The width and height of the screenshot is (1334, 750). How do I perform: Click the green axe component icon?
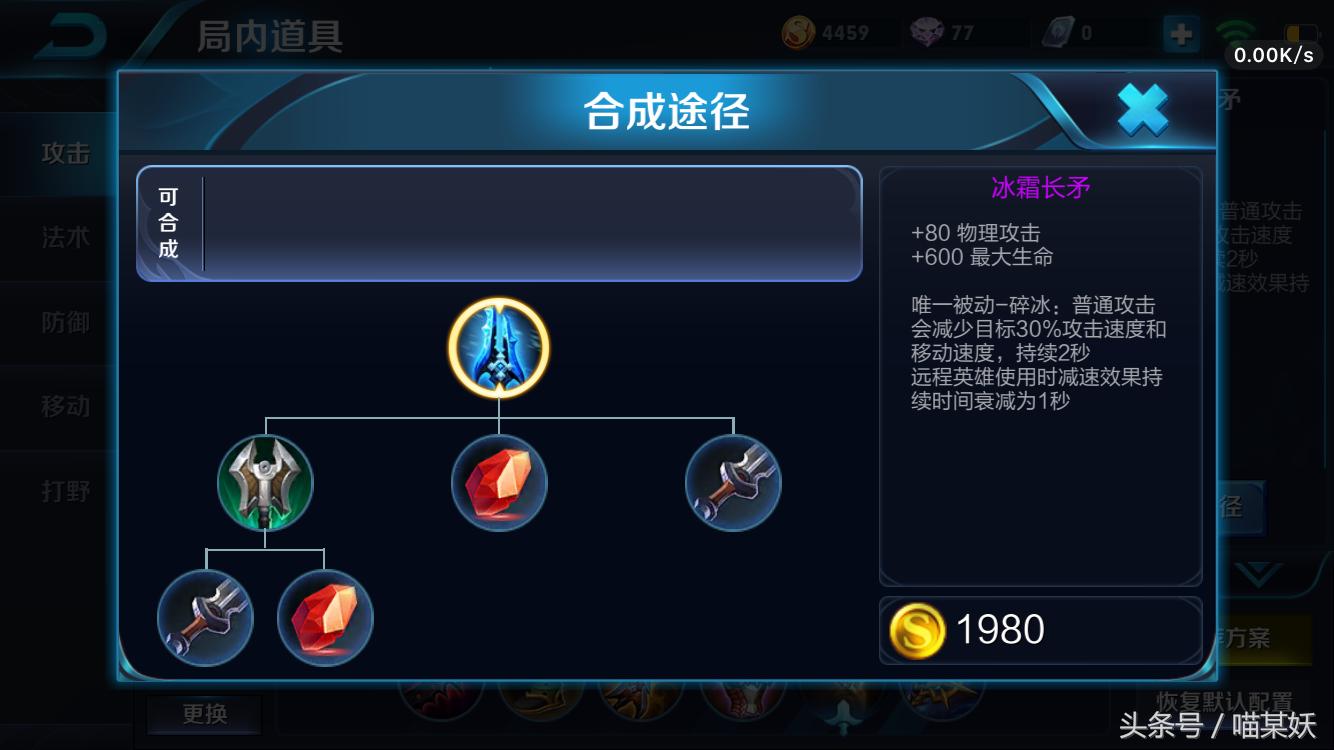[x=265, y=483]
